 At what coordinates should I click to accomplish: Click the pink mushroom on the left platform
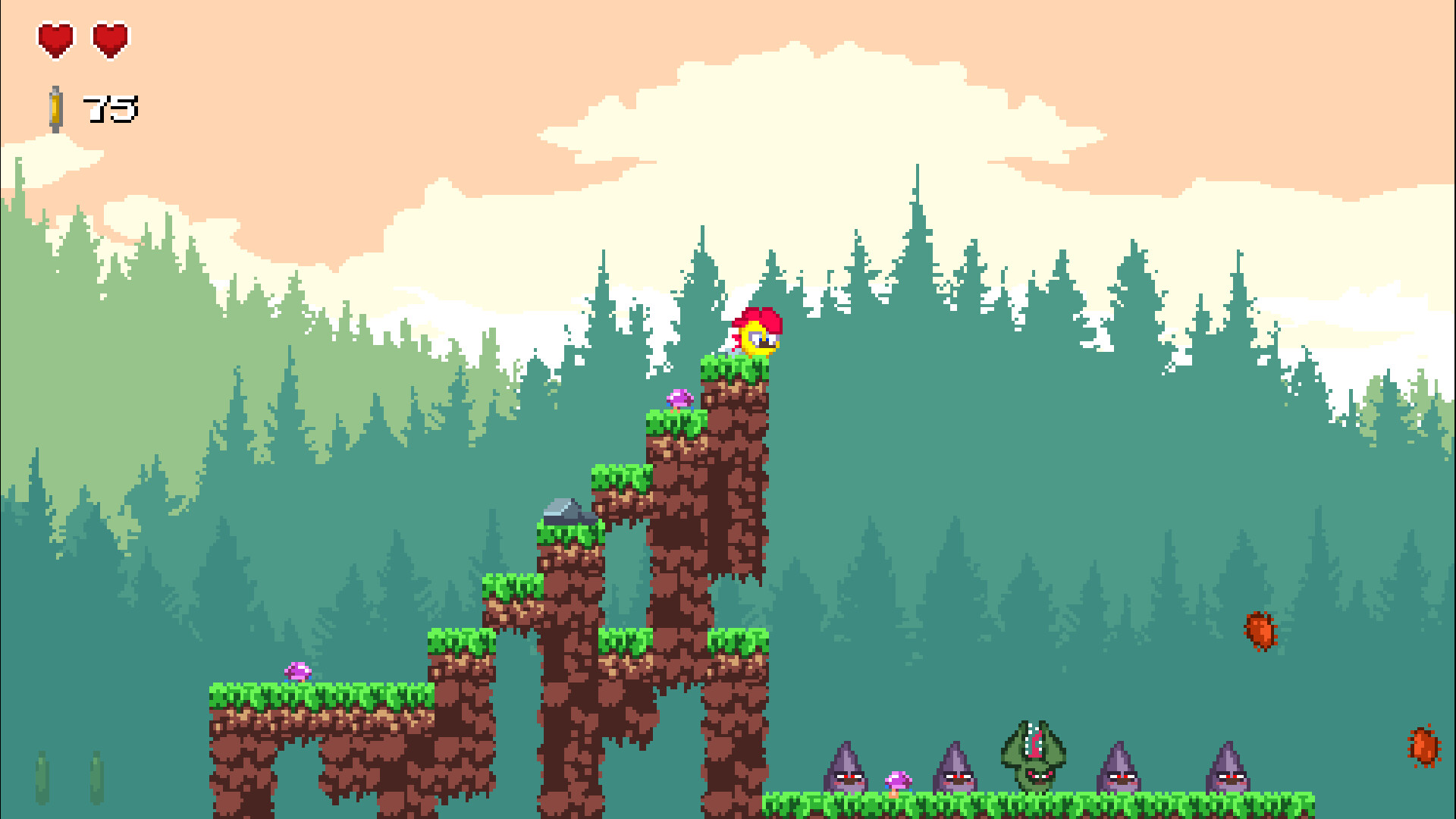[x=297, y=672]
